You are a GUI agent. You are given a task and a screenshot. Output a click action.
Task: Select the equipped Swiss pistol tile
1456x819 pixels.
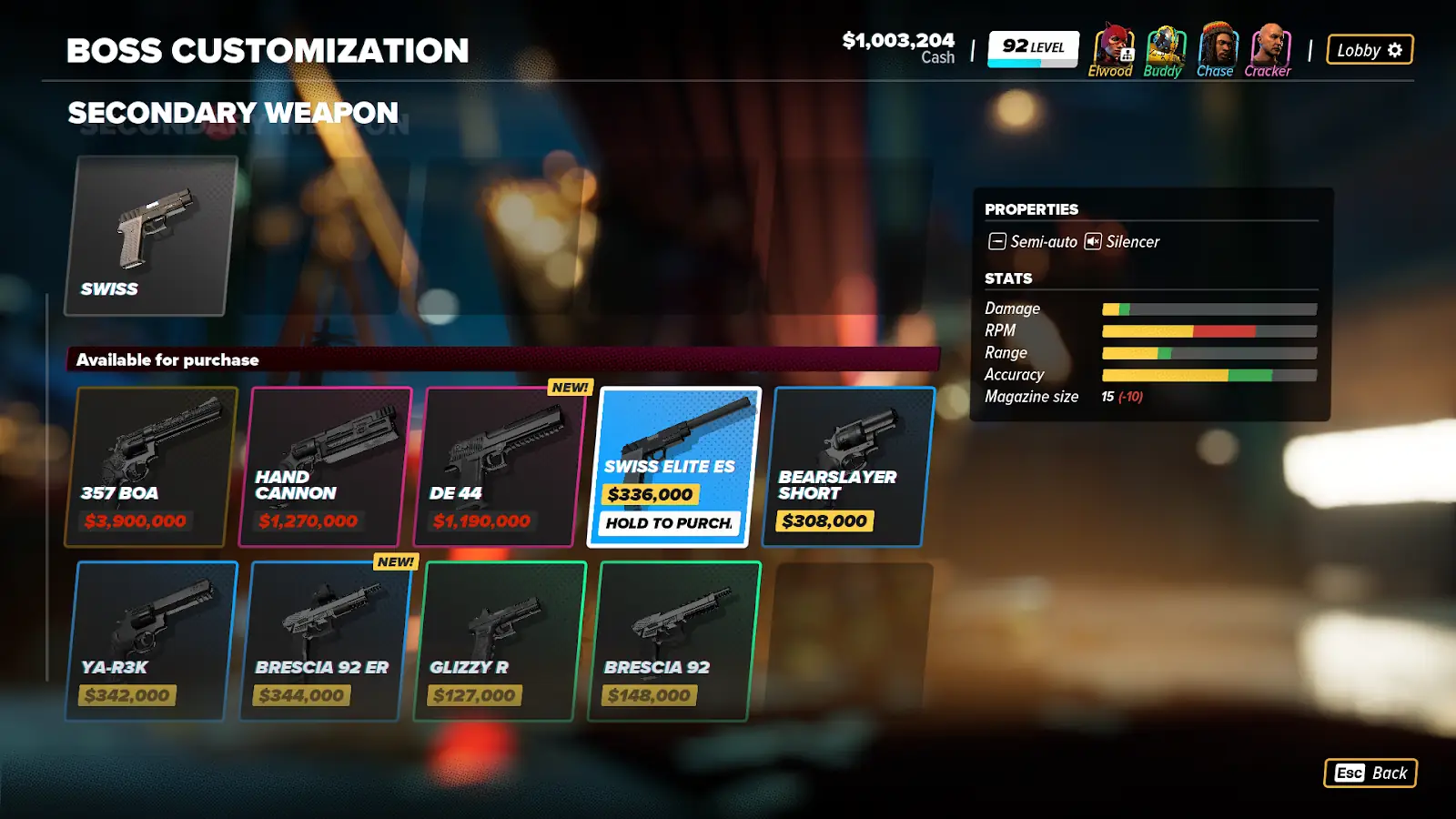click(150, 236)
